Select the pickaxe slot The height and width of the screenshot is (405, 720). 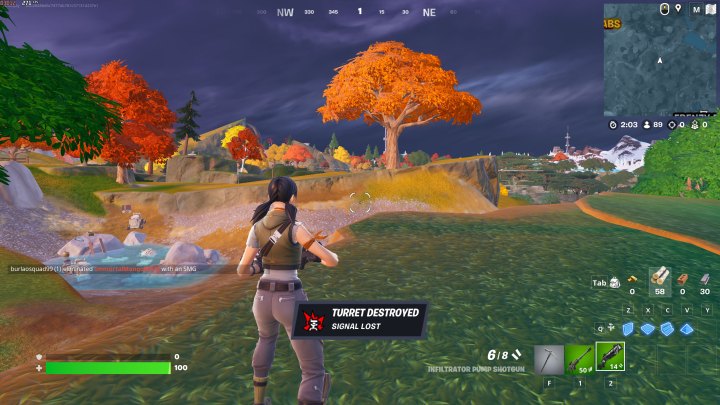pos(549,357)
